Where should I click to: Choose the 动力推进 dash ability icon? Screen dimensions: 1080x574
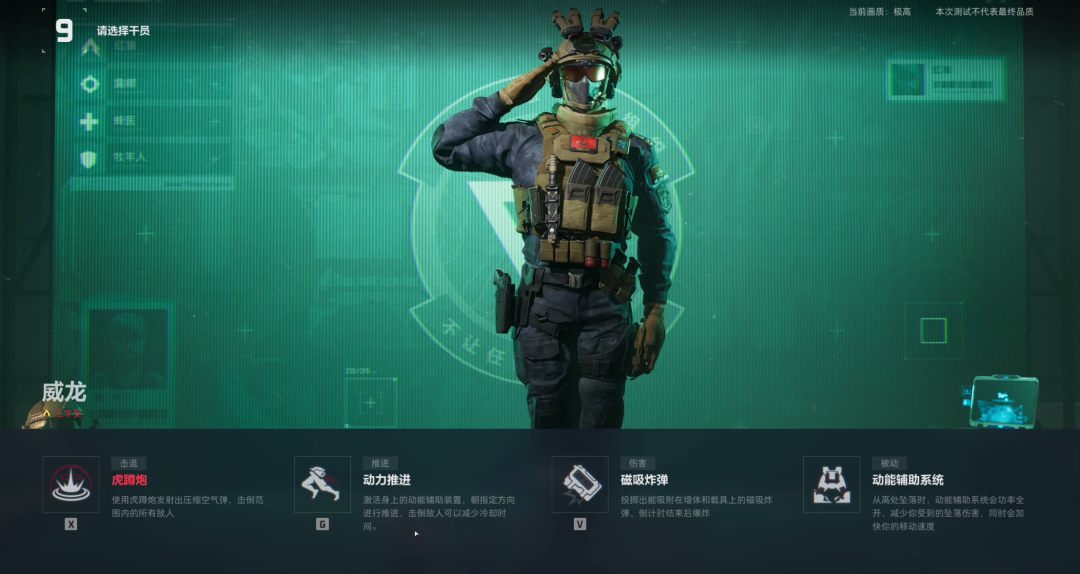pyautogui.click(x=322, y=485)
